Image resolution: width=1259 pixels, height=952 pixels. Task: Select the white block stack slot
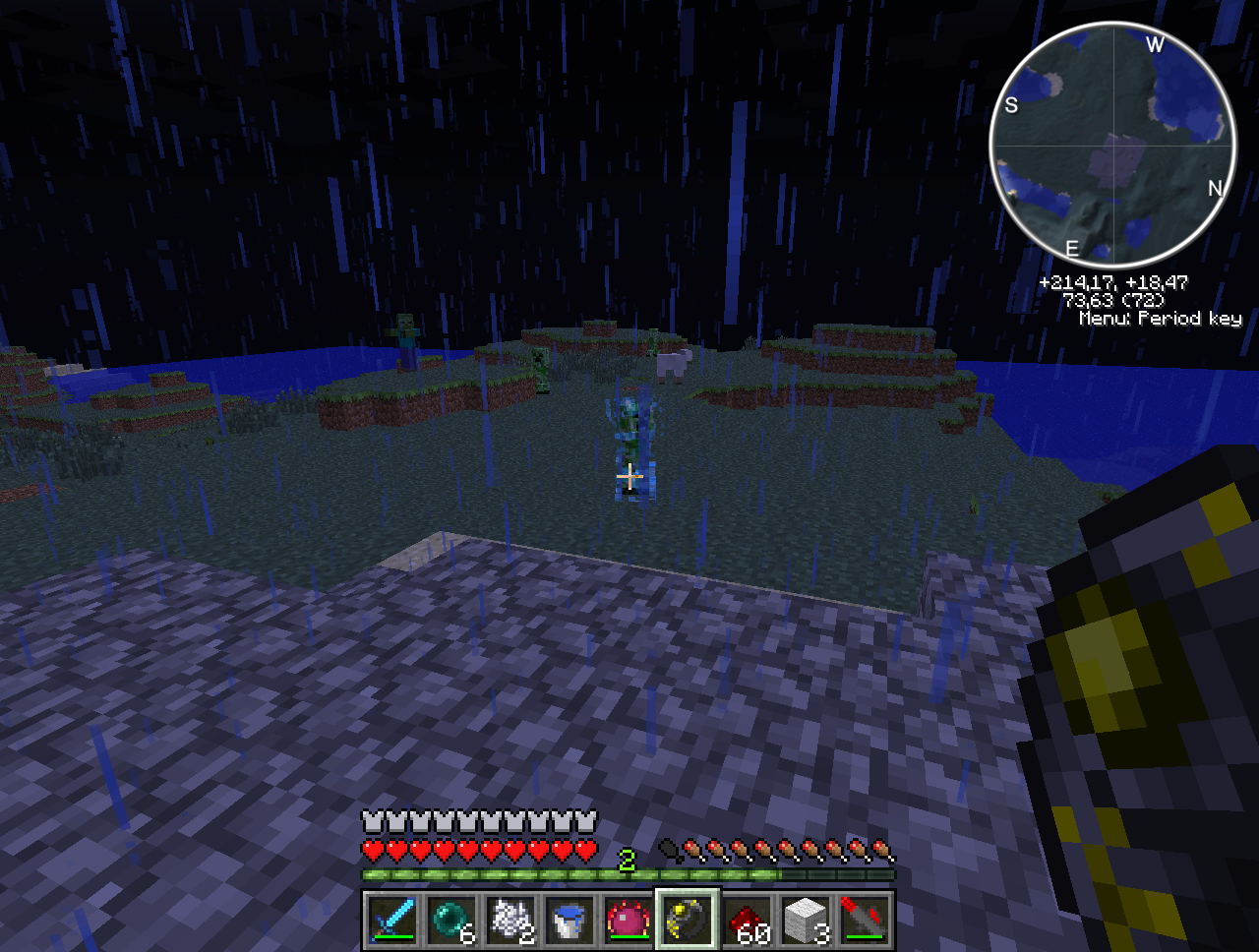point(806,921)
